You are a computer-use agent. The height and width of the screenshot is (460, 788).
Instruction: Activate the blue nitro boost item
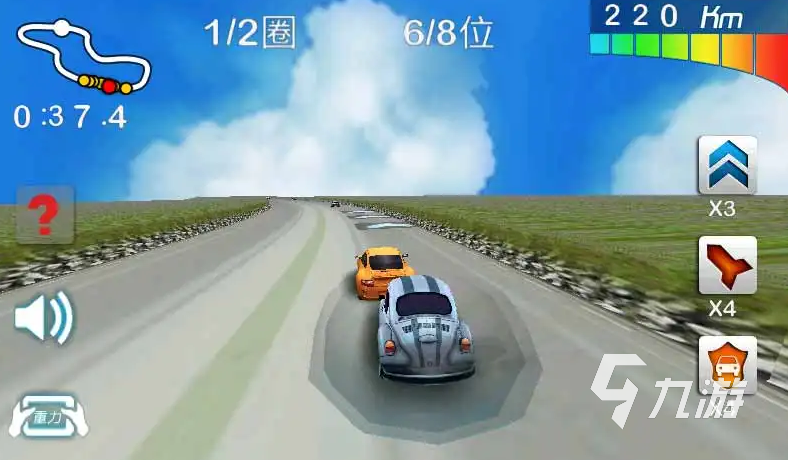(727, 165)
